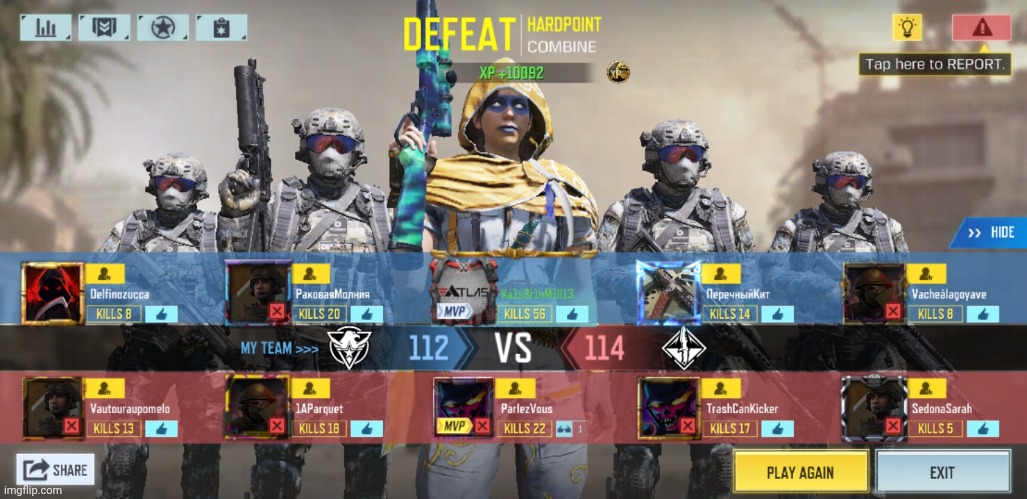1027x499 pixels.
Task: Open ПеречныйКит's avatar profile
Action: pos(669,293)
